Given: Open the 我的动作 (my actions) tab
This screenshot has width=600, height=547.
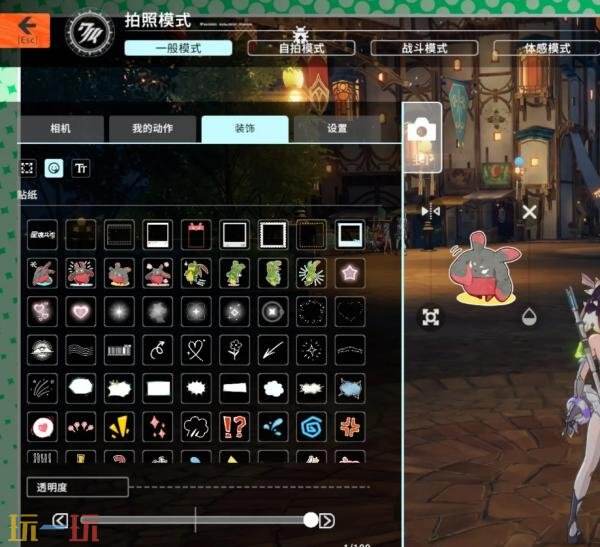Looking at the screenshot, I should (x=153, y=129).
